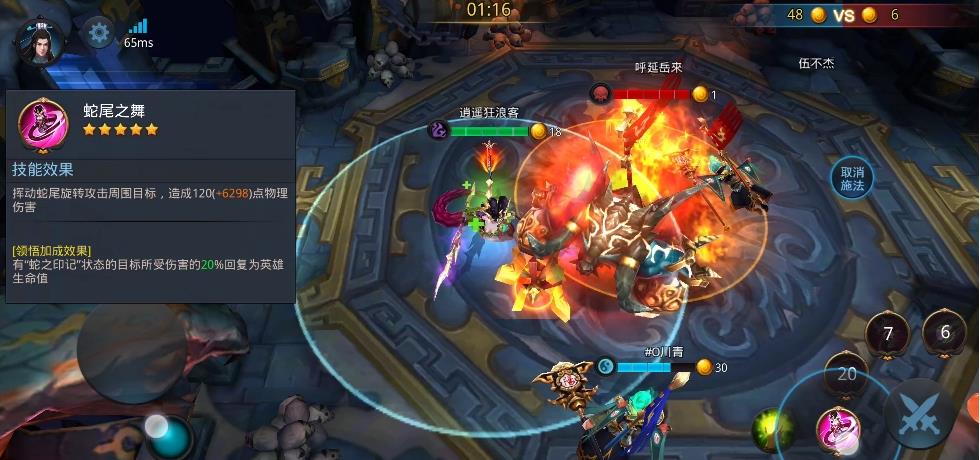Click the 蛇尾之舞 icon in skill tooltip
The image size is (980, 460).
pos(43,124)
